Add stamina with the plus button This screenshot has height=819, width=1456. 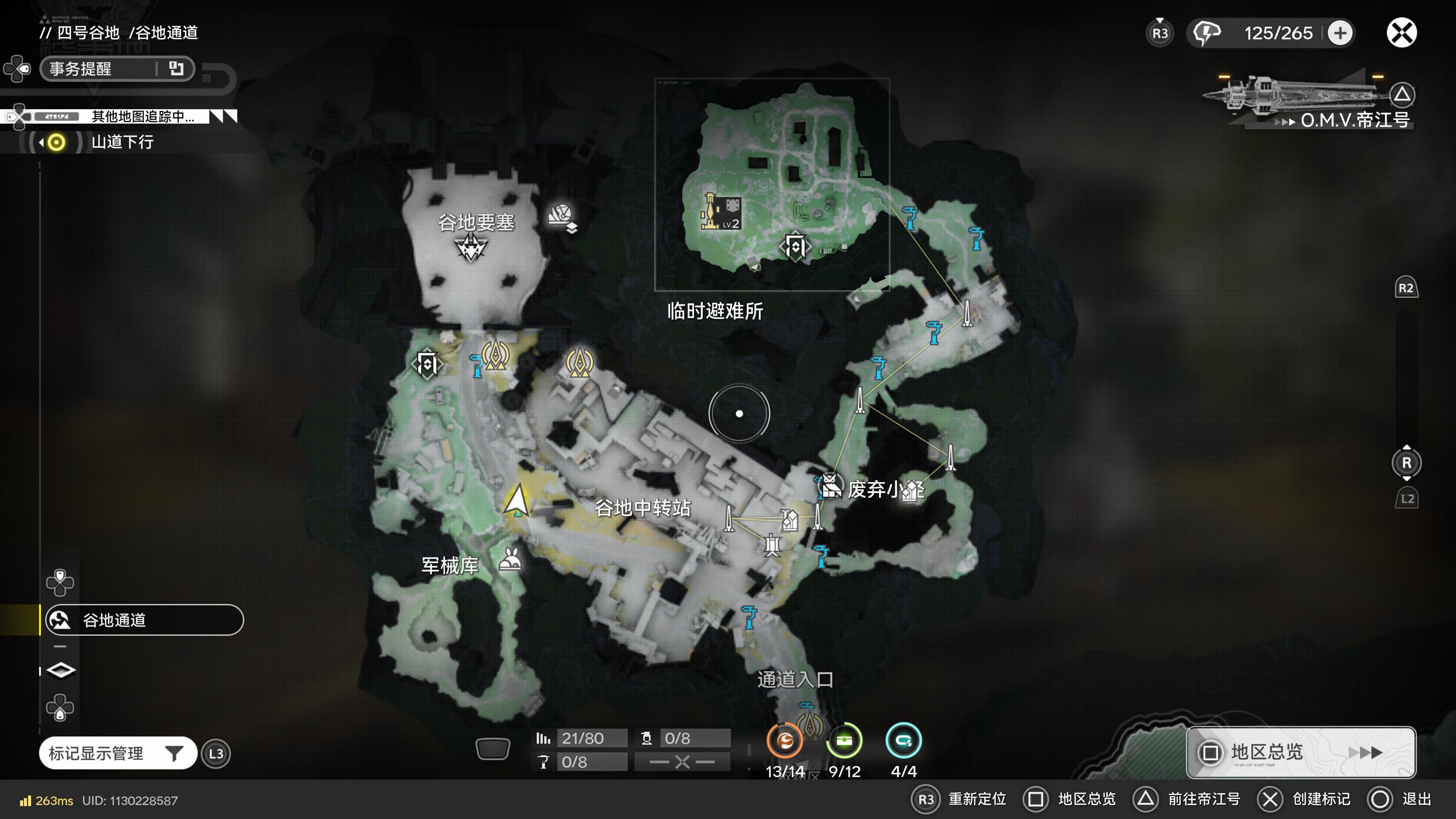[1340, 33]
